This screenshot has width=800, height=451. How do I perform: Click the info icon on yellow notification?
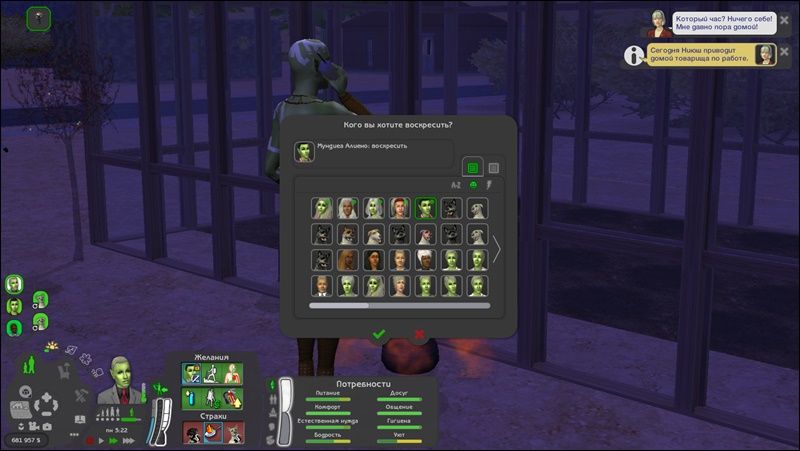(633, 55)
